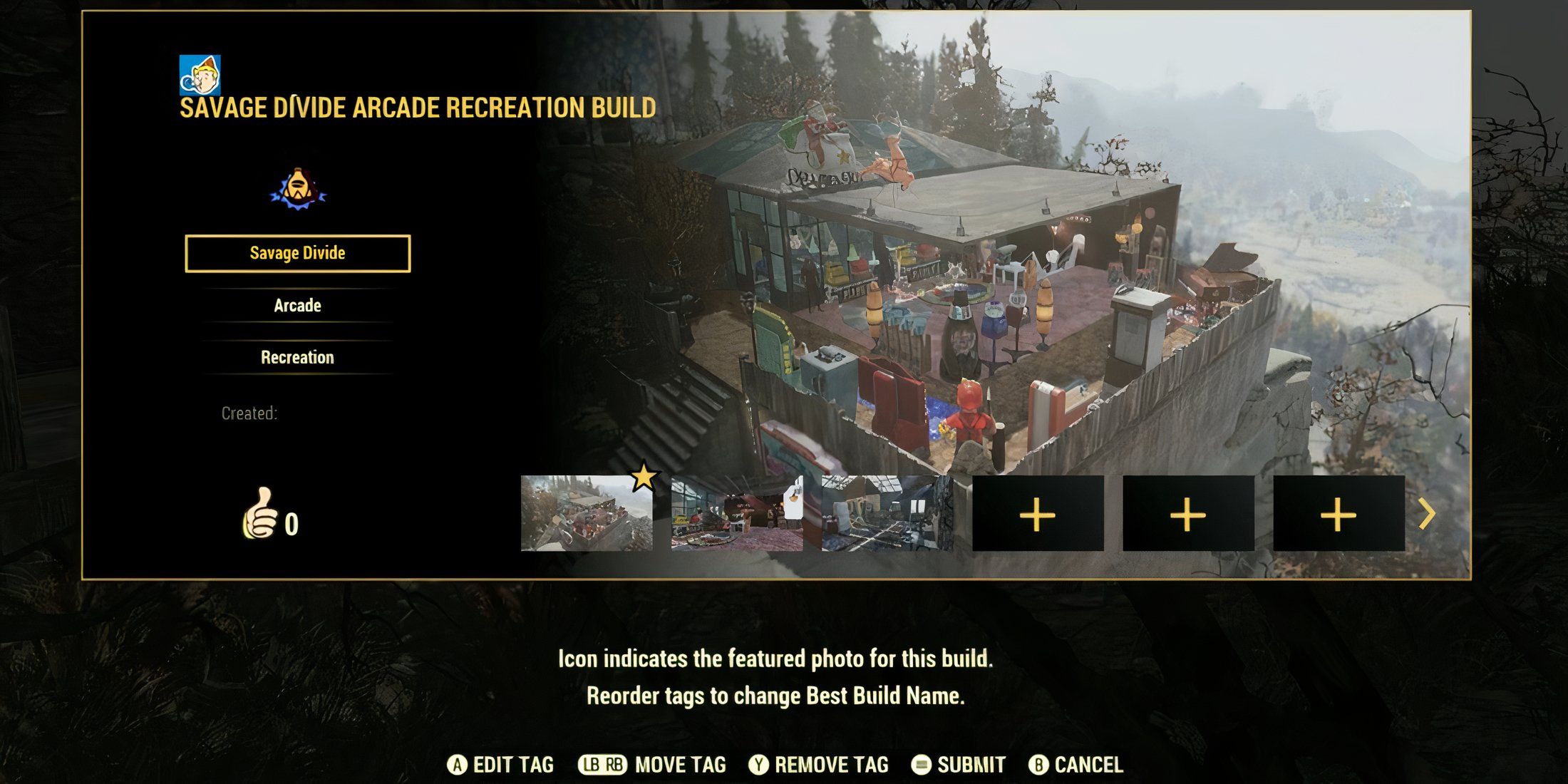This screenshot has height=784, width=1568.
Task: Show the next page of photos arrow
Action: 1426,514
